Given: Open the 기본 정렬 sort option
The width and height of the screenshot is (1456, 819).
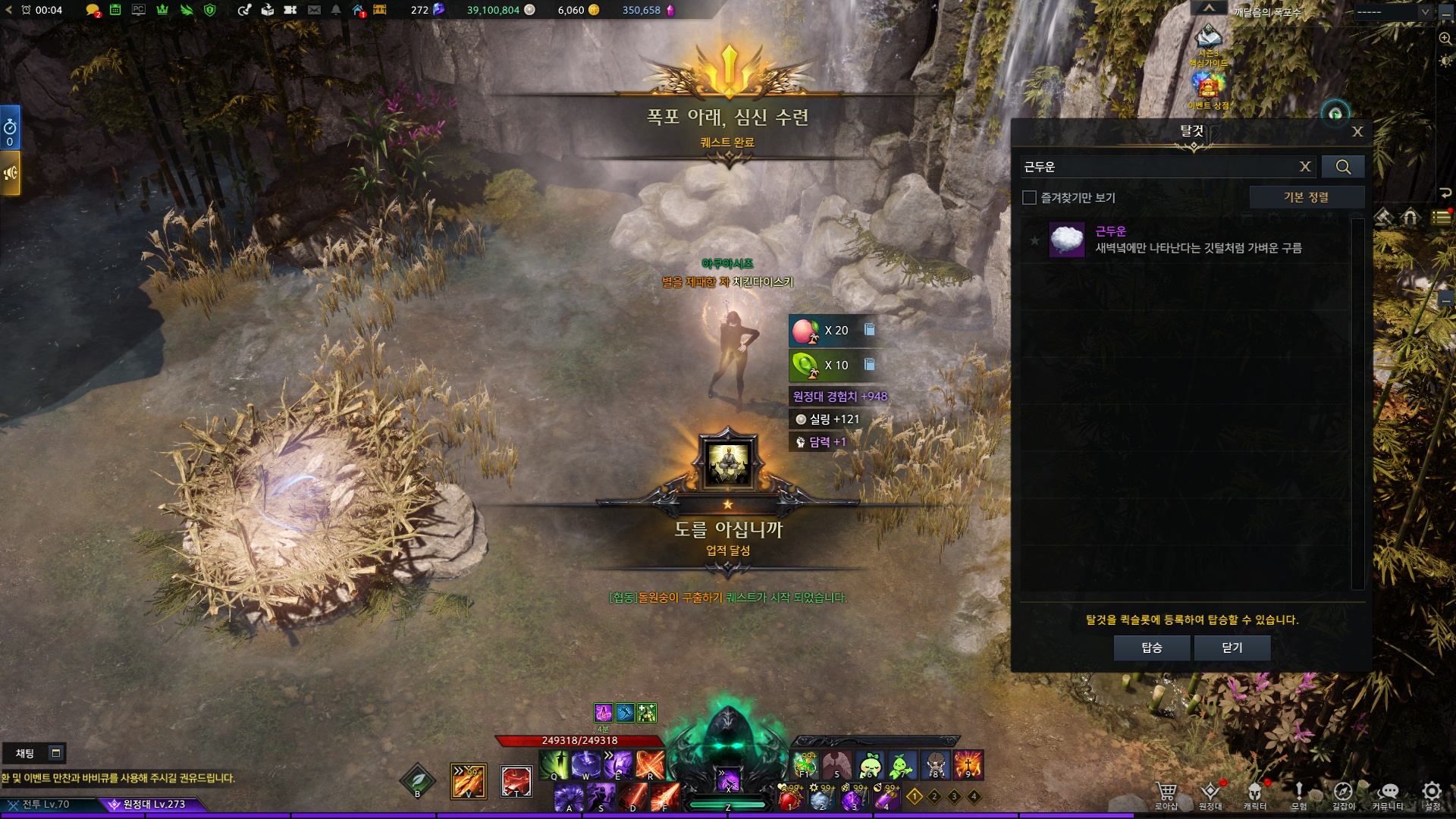Looking at the screenshot, I should point(1306,197).
